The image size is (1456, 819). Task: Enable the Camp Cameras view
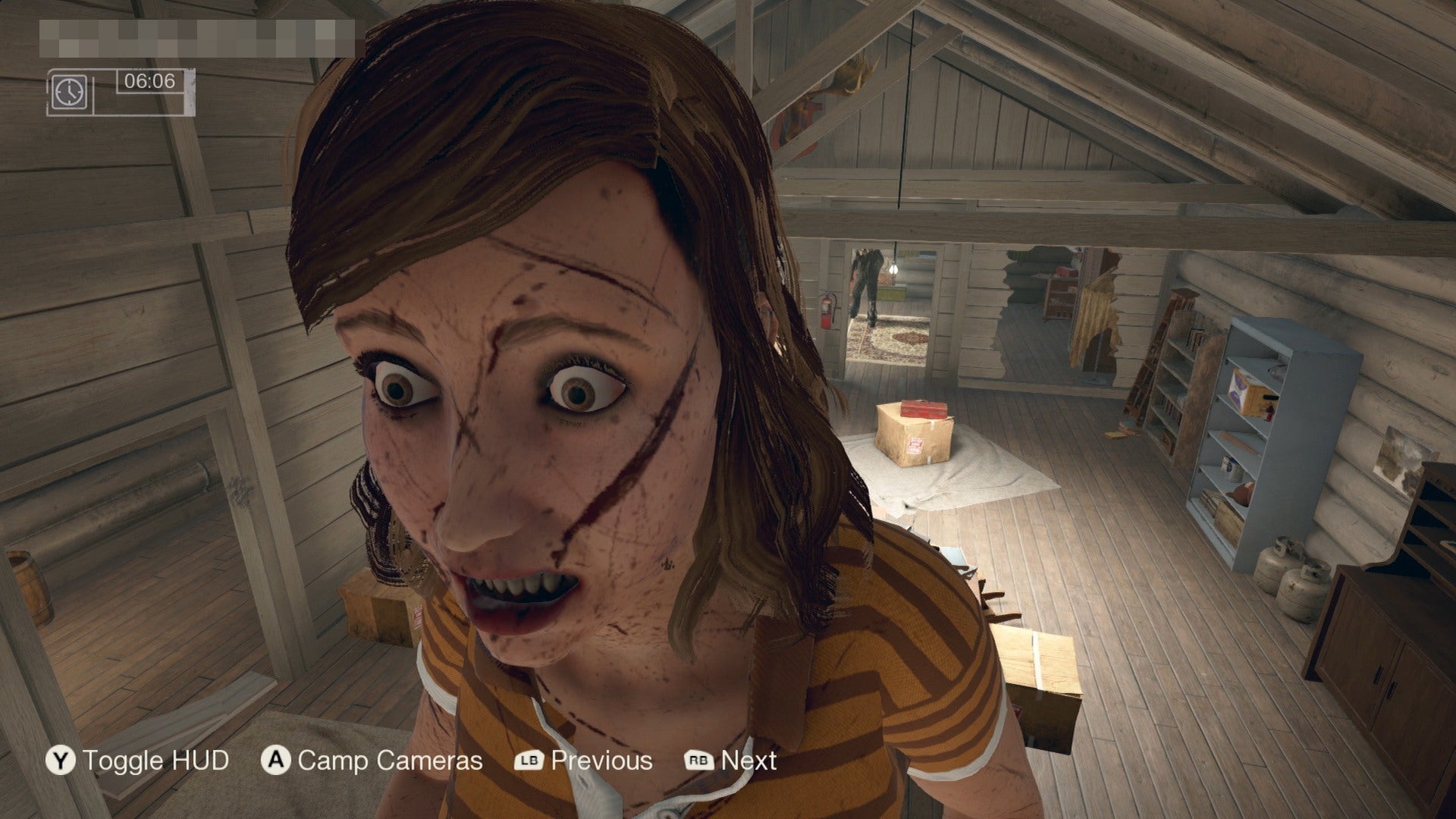point(388,759)
